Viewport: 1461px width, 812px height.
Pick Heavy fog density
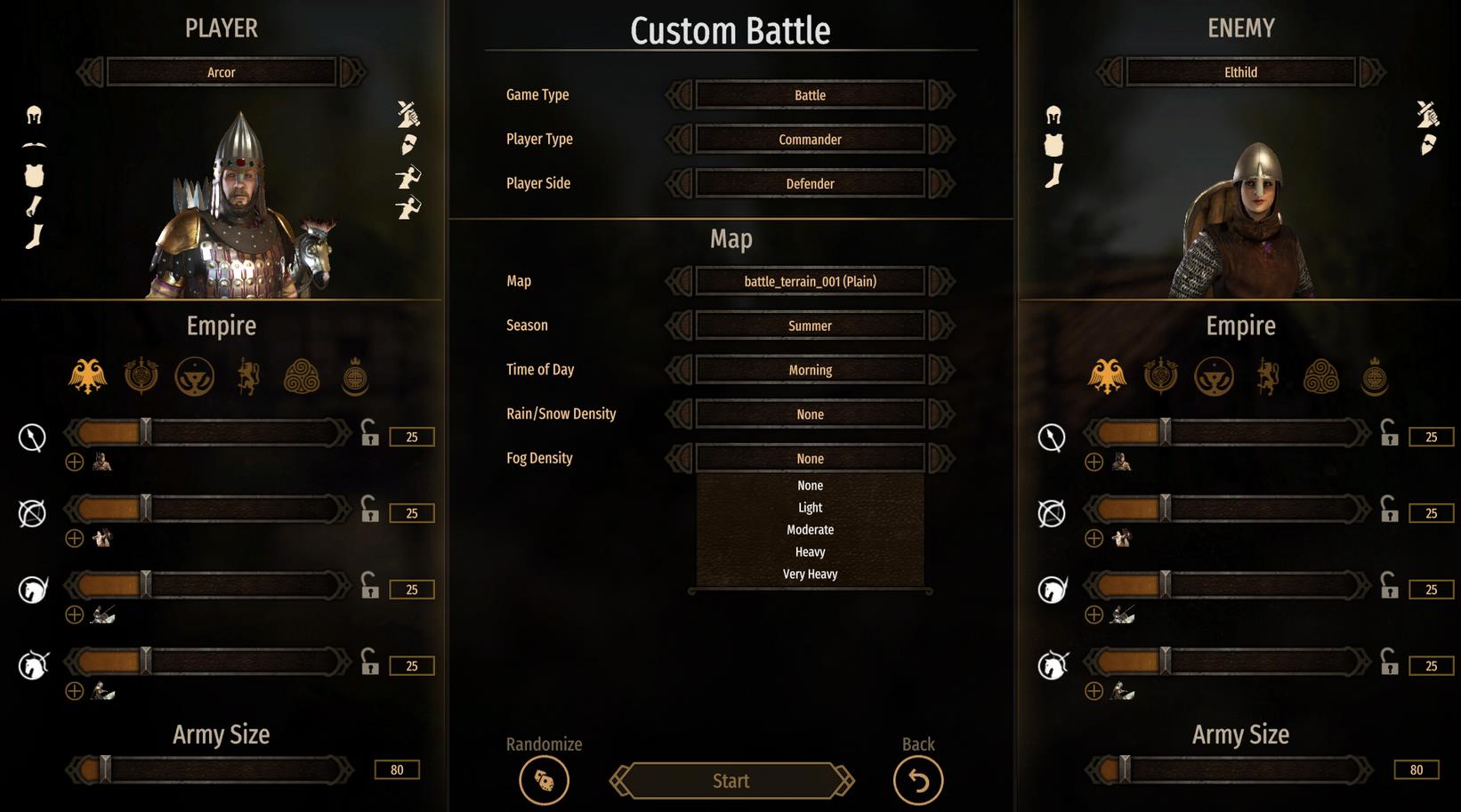pyautogui.click(x=810, y=552)
